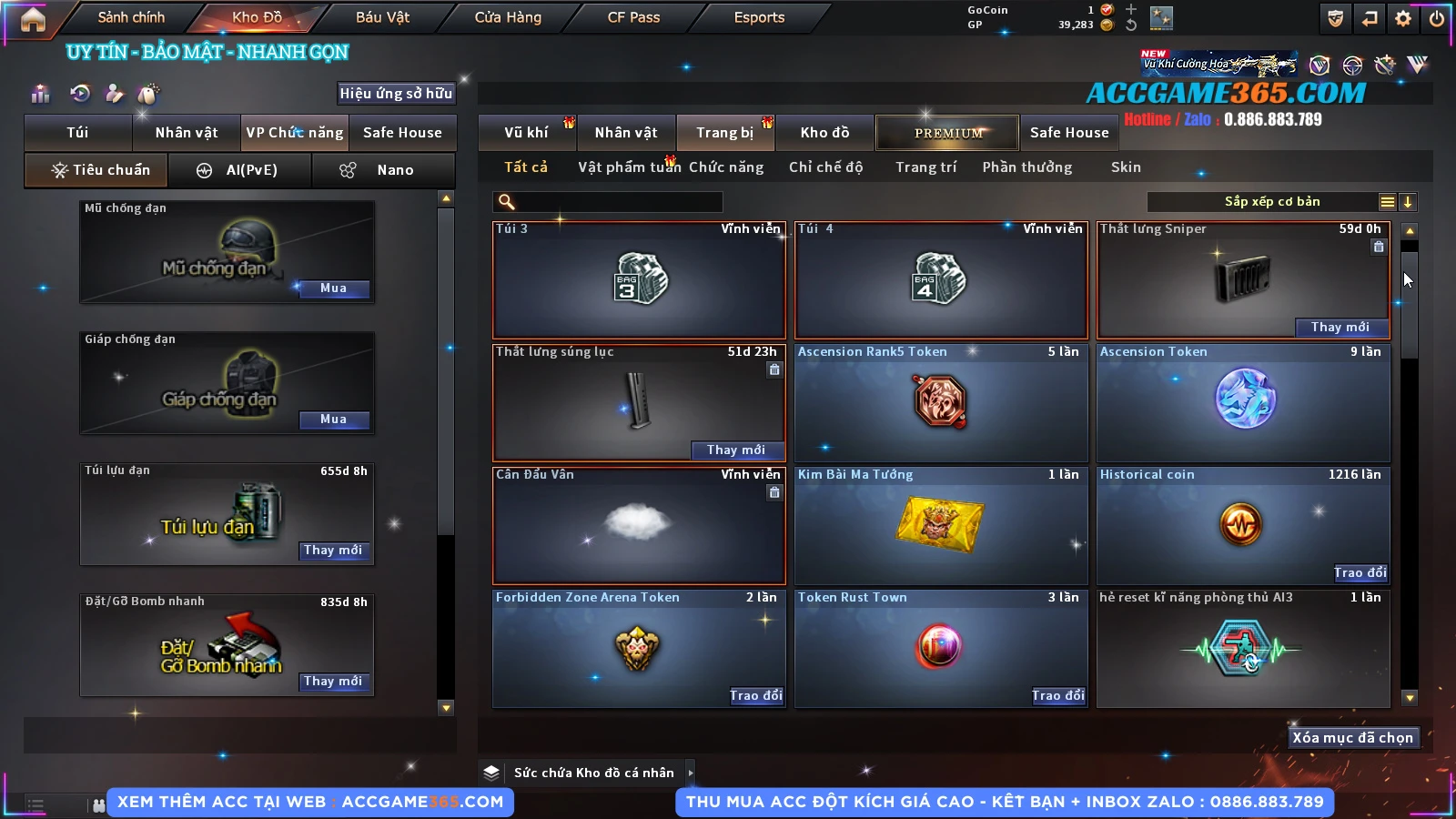The image size is (1456, 819).
Task: Switch loadout to AI(PvE) mode
Action: [x=240, y=170]
